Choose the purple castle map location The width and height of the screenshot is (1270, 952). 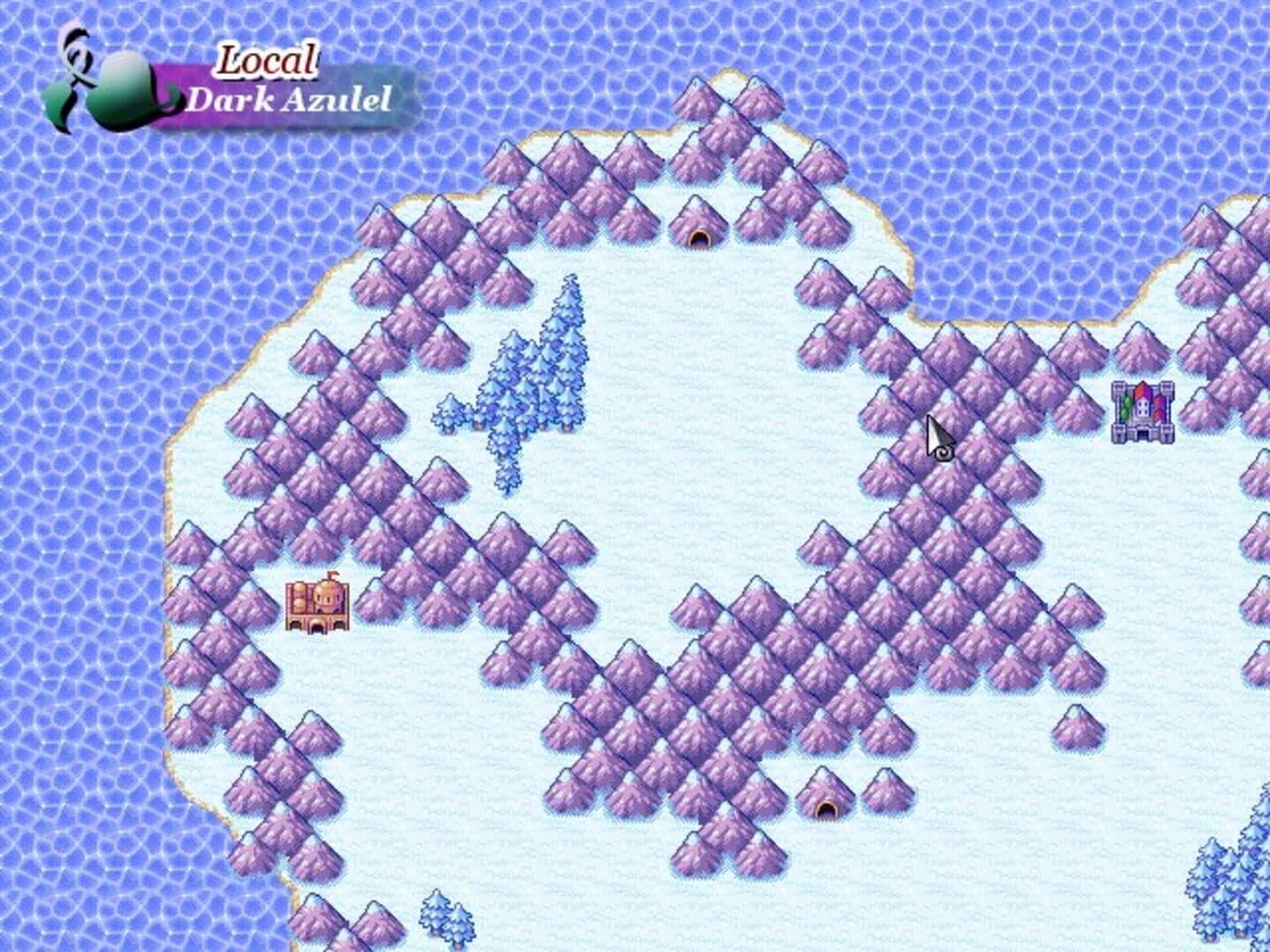coord(1142,412)
